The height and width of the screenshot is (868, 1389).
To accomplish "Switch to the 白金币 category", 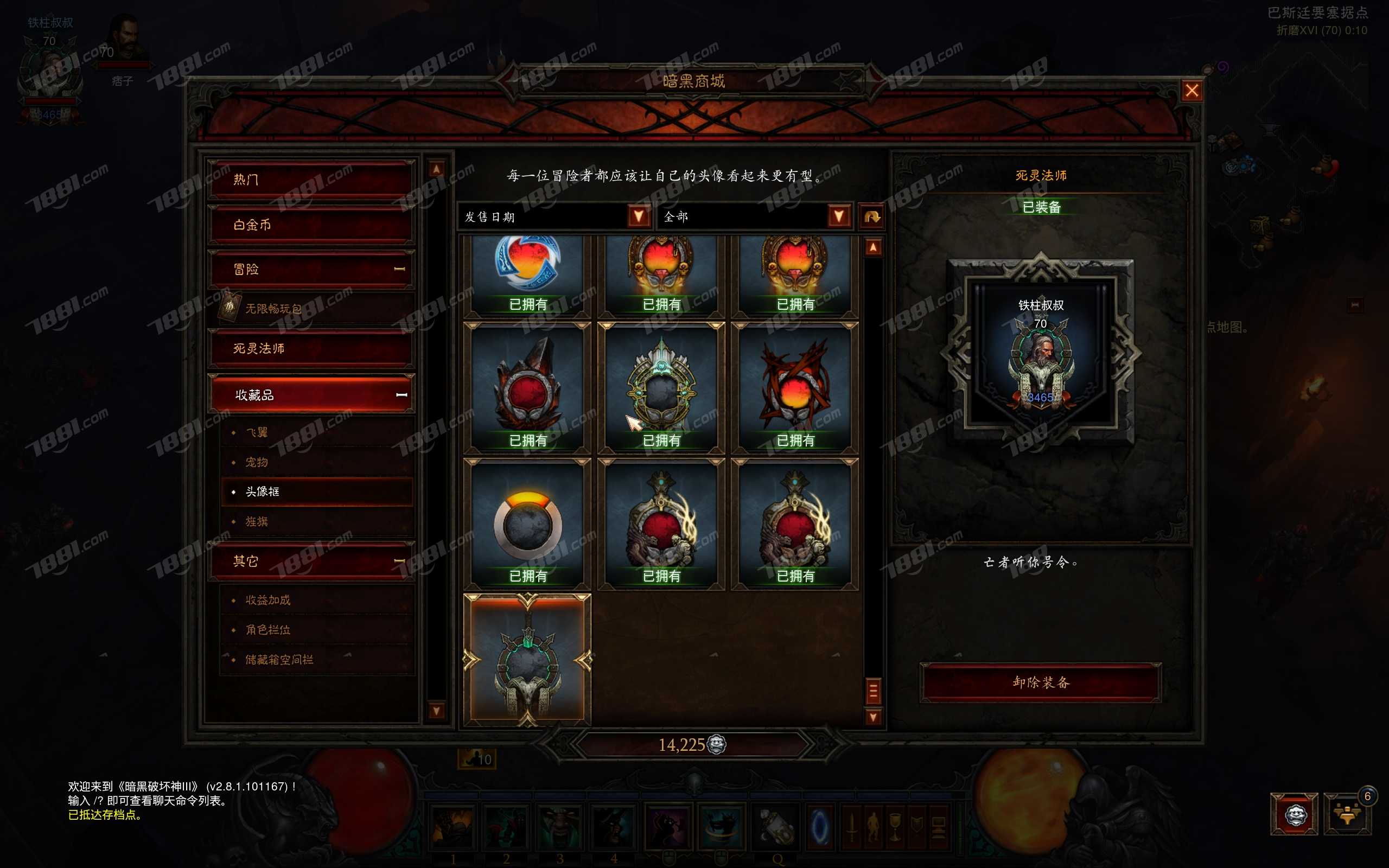I will click(310, 225).
